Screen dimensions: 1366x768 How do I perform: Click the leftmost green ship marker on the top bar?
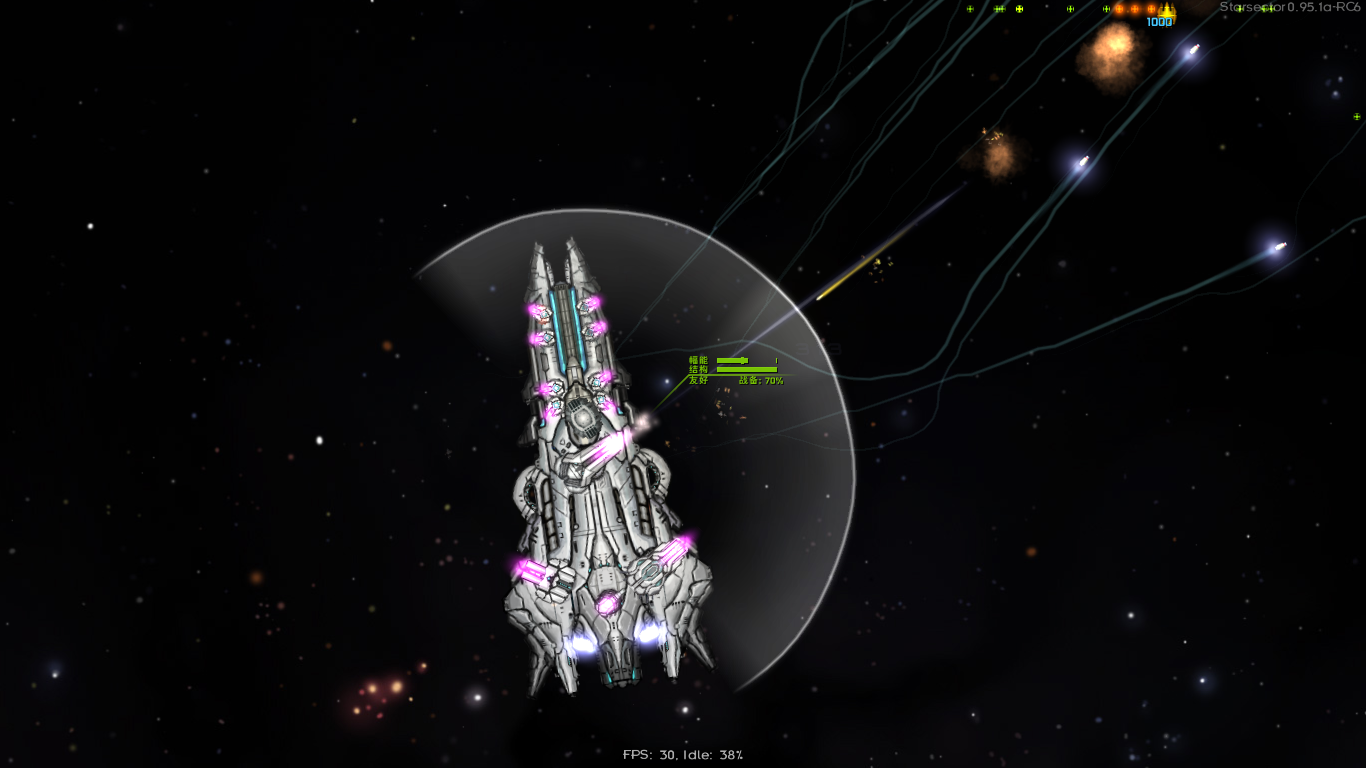(x=969, y=10)
